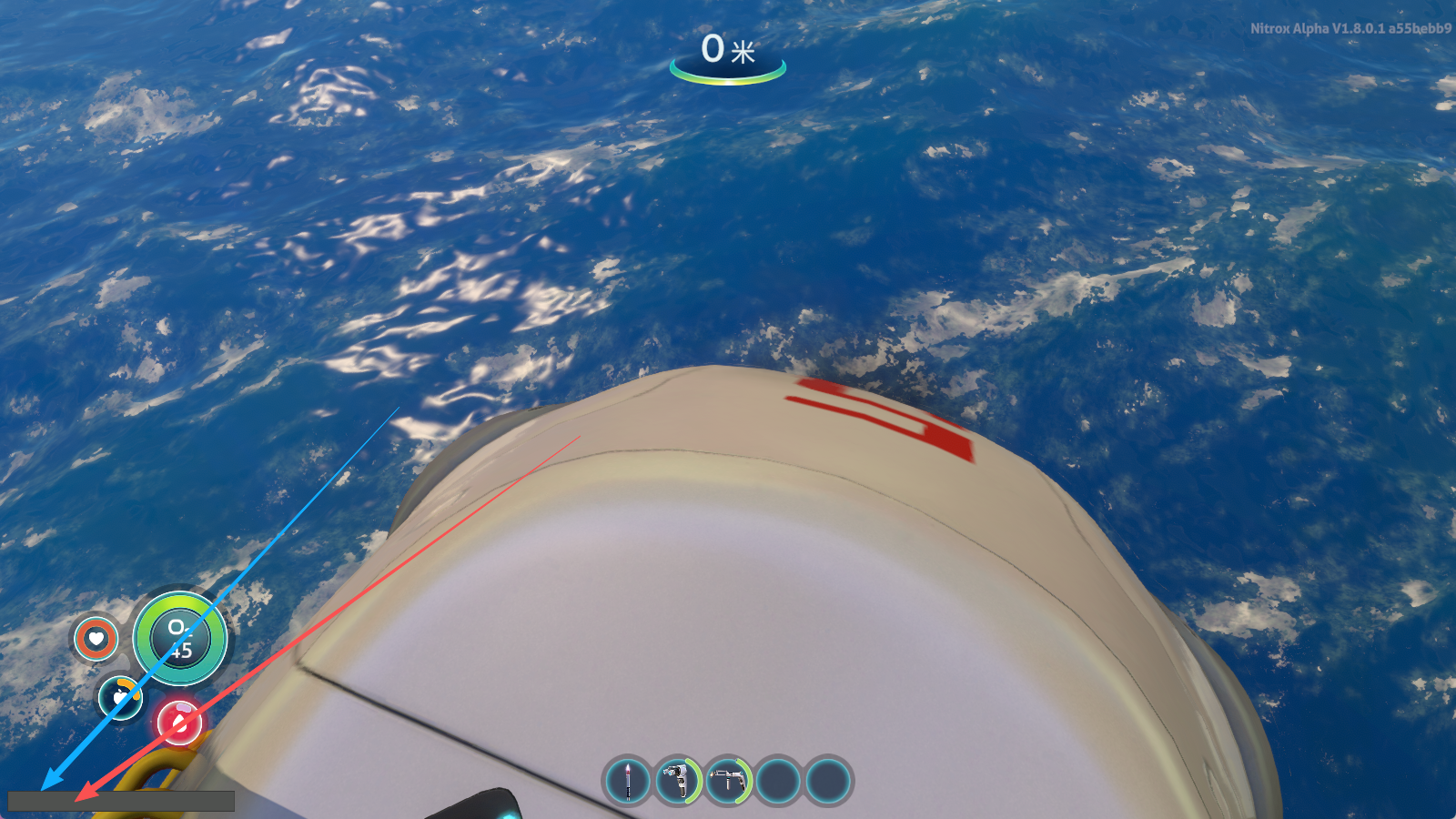Select the flare in the quick slot bar
Image resolution: width=1456 pixels, height=819 pixels.
click(x=627, y=781)
